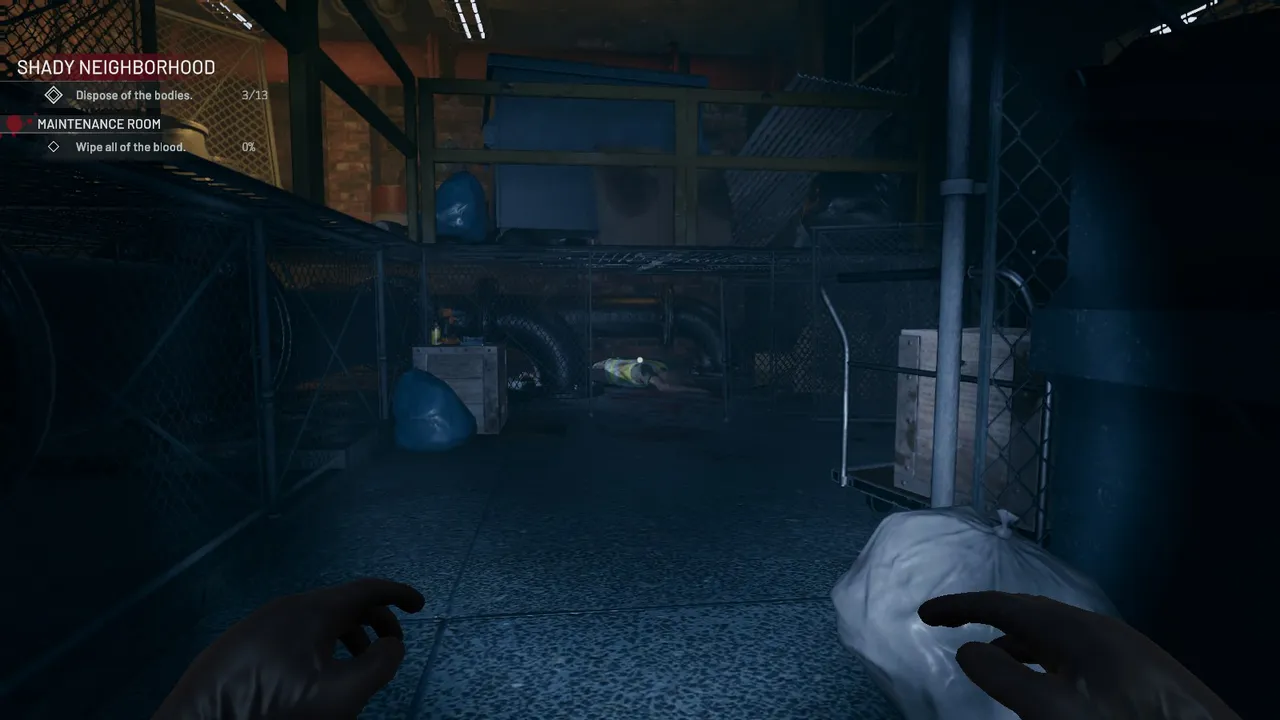This screenshot has height=720, width=1280.
Task: Expand details for the 3/13 bodies counter
Action: point(253,94)
